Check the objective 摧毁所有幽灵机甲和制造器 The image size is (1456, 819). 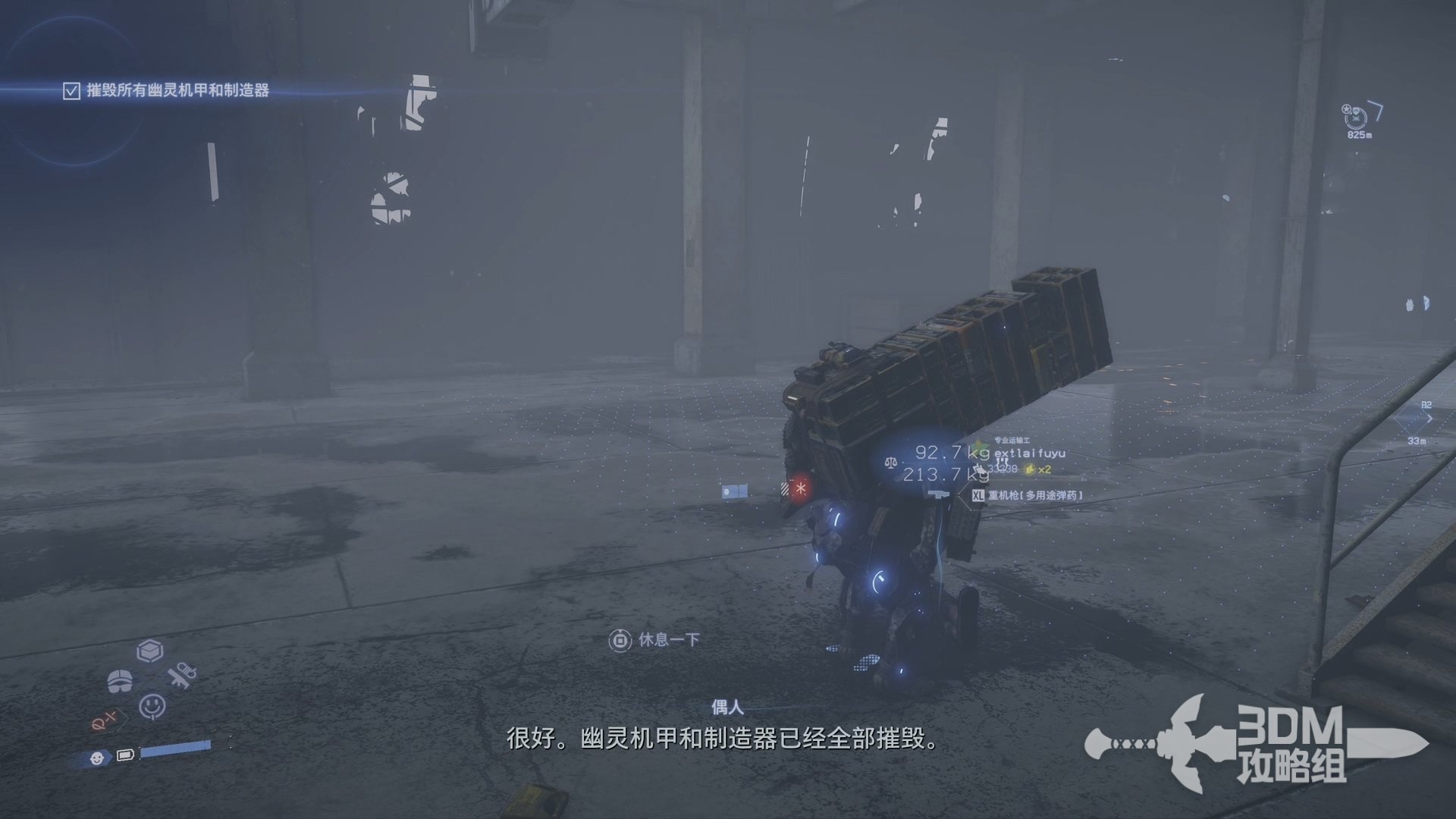tap(72, 89)
